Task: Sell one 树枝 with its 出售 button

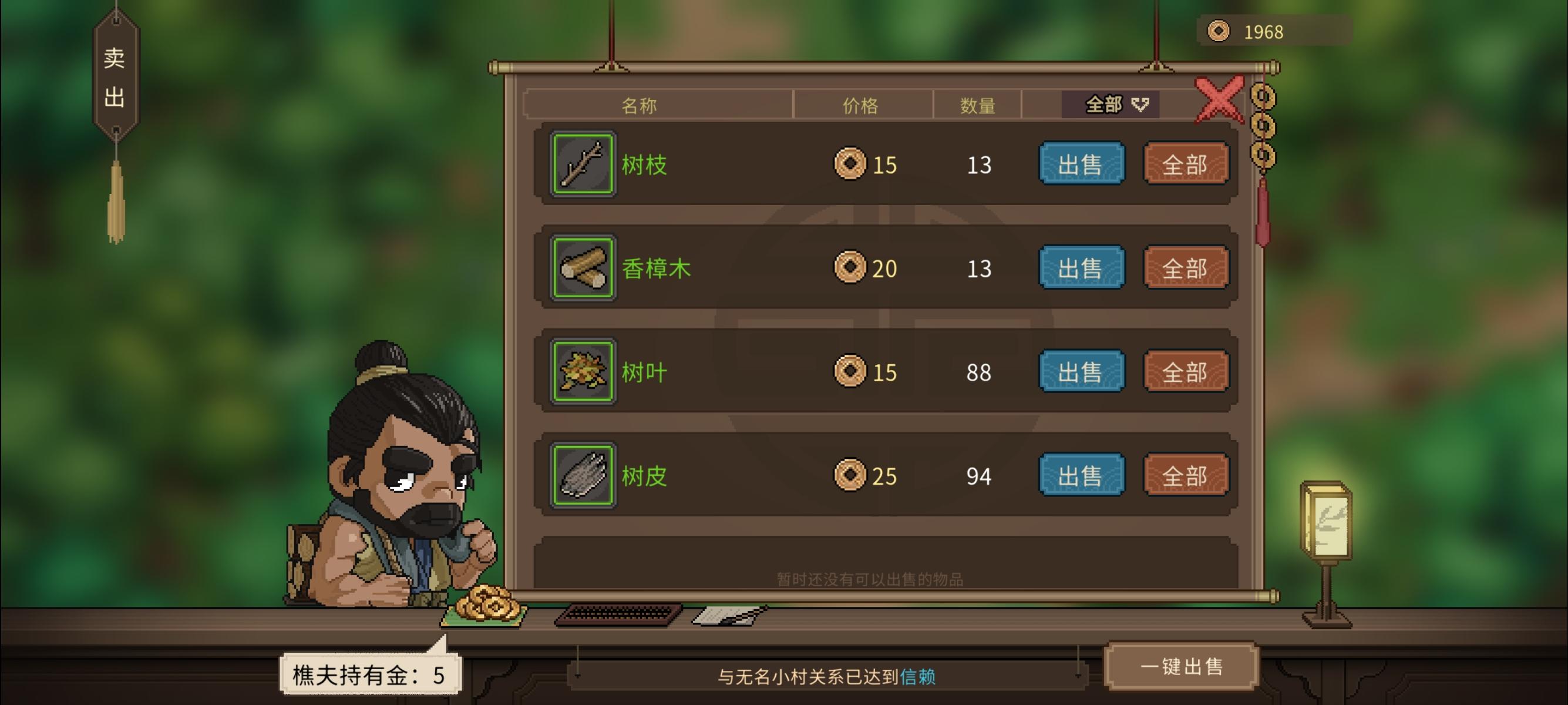Action: (x=1082, y=163)
